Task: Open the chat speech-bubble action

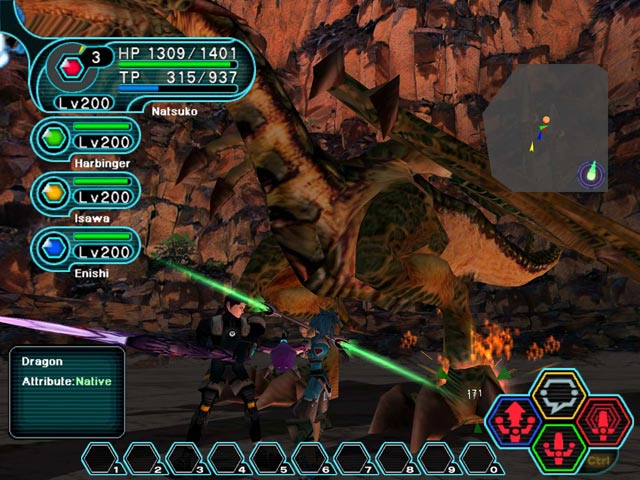Action: click(559, 397)
